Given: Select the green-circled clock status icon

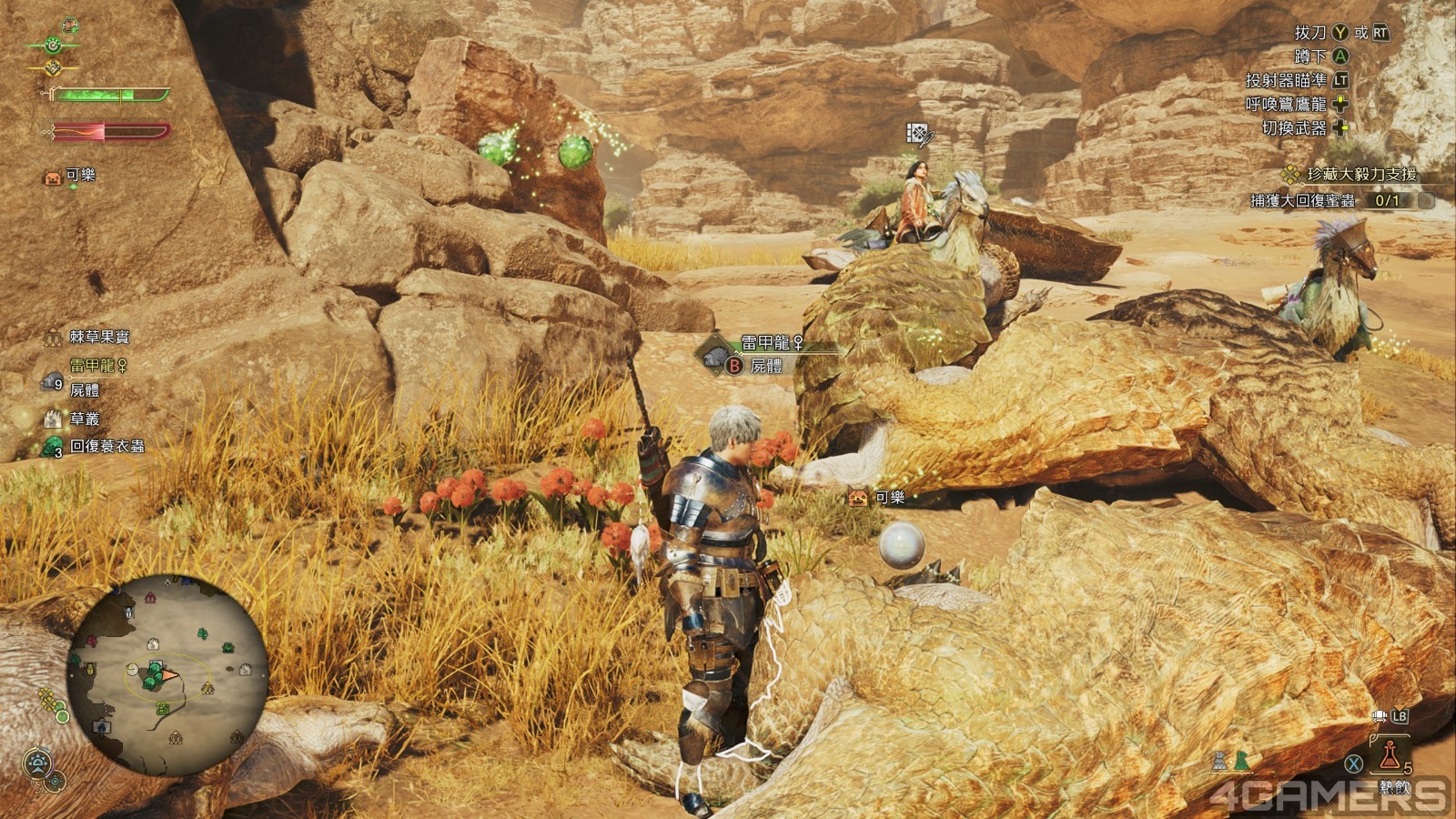Looking at the screenshot, I should tap(54, 44).
